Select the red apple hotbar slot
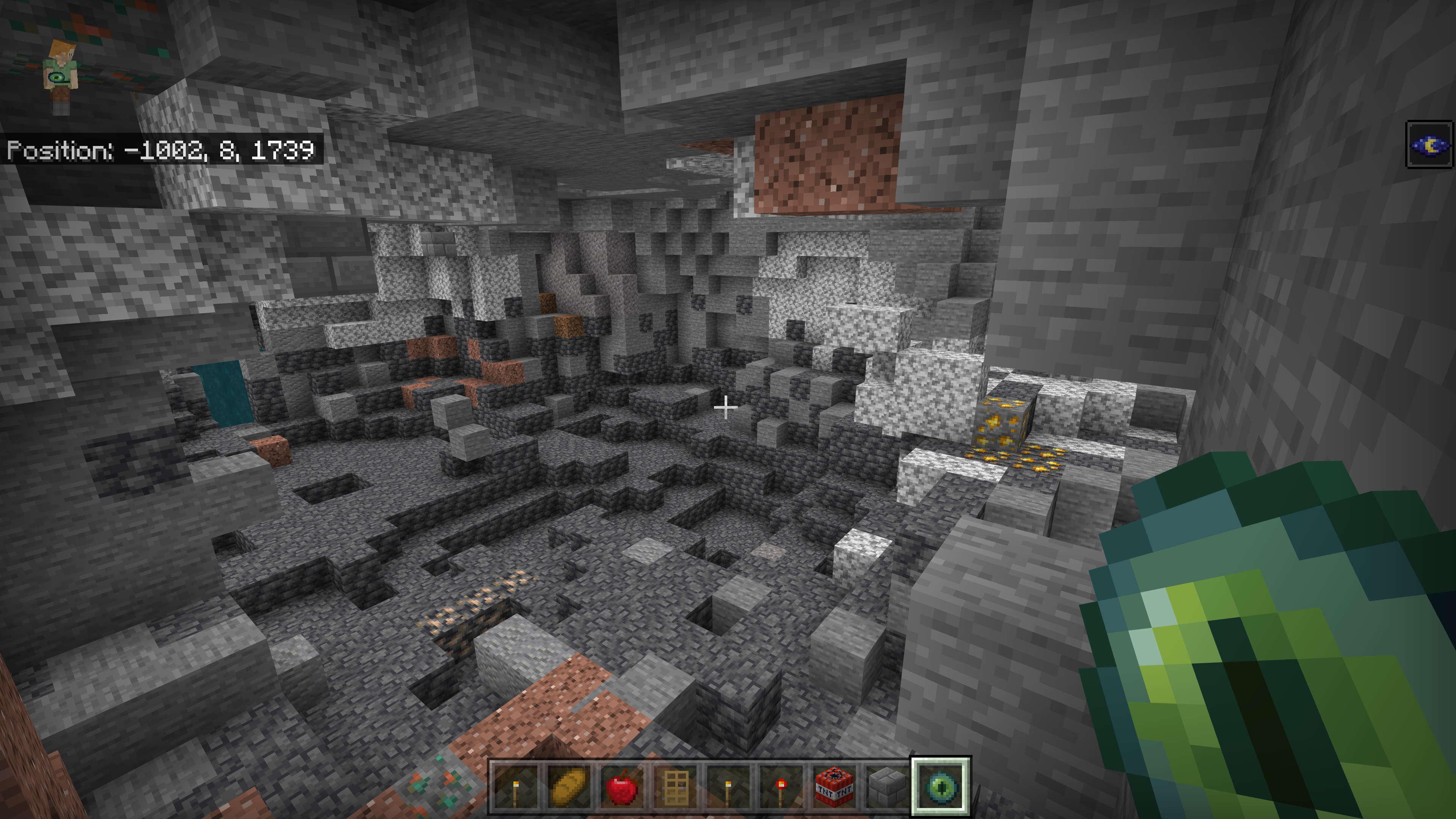1456x819 pixels. (x=621, y=786)
